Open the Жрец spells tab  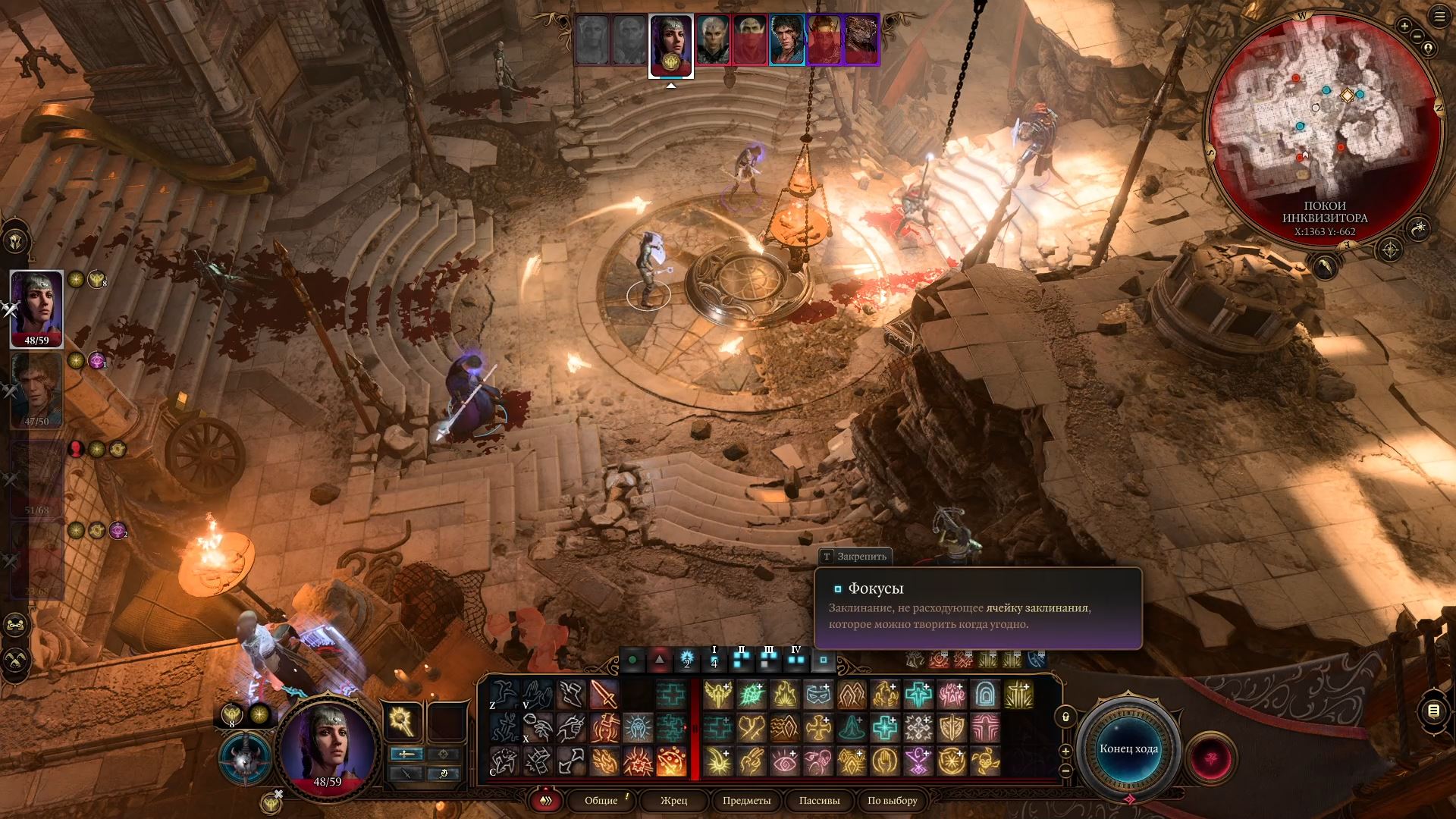coord(673,800)
